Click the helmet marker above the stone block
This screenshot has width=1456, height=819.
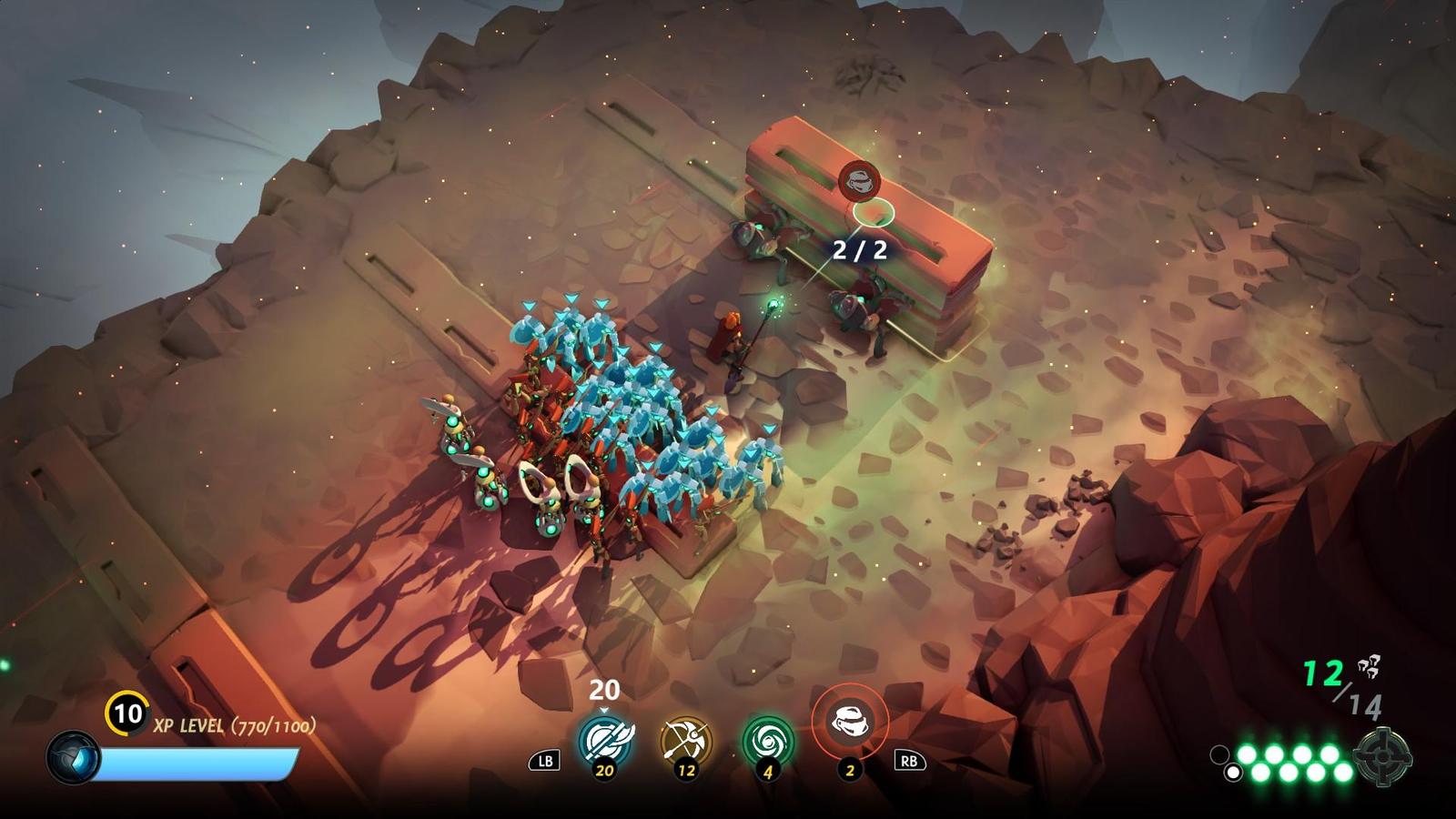859,180
